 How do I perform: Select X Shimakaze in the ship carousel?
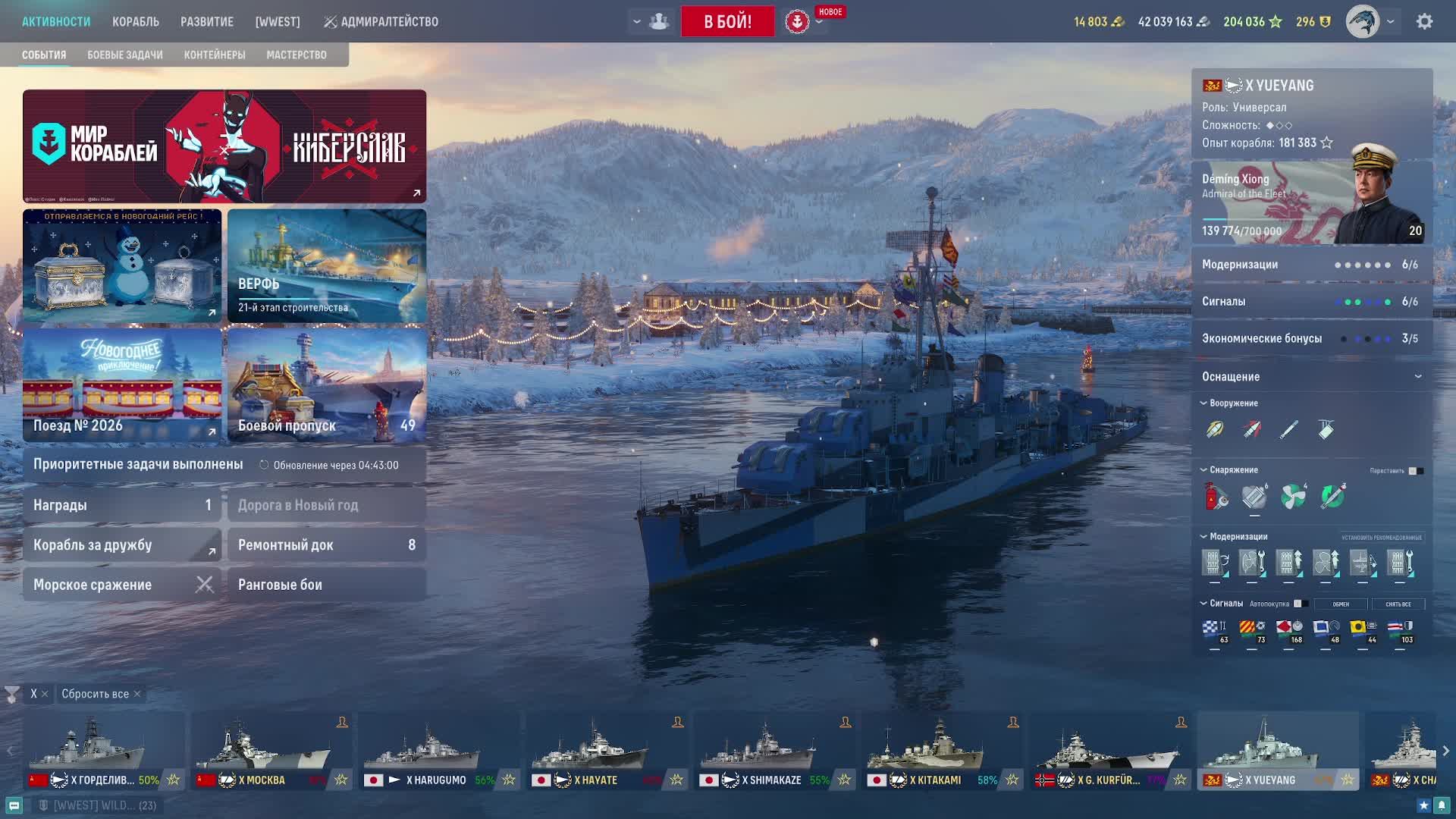[773, 751]
